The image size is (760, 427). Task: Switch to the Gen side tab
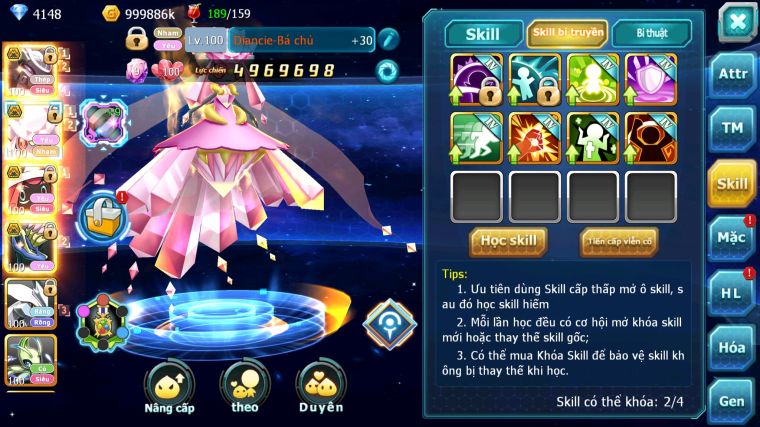click(732, 400)
